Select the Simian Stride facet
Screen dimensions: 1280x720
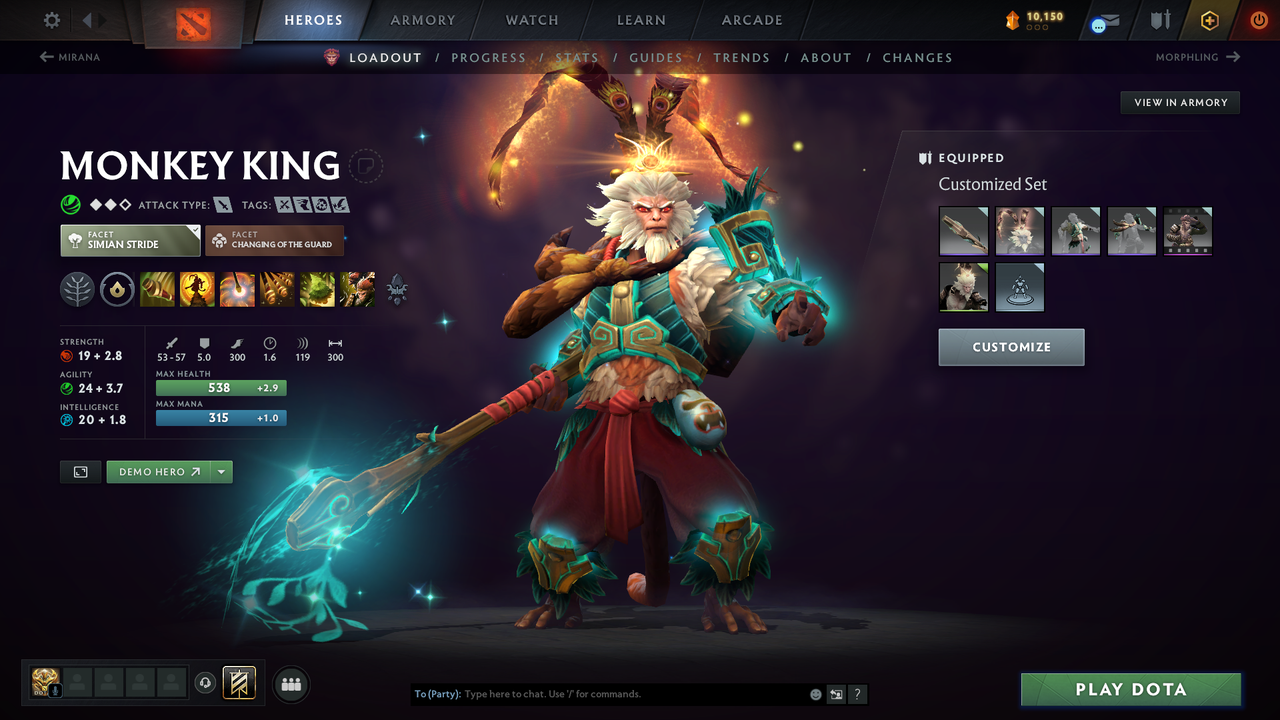click(x=129, y=240)
